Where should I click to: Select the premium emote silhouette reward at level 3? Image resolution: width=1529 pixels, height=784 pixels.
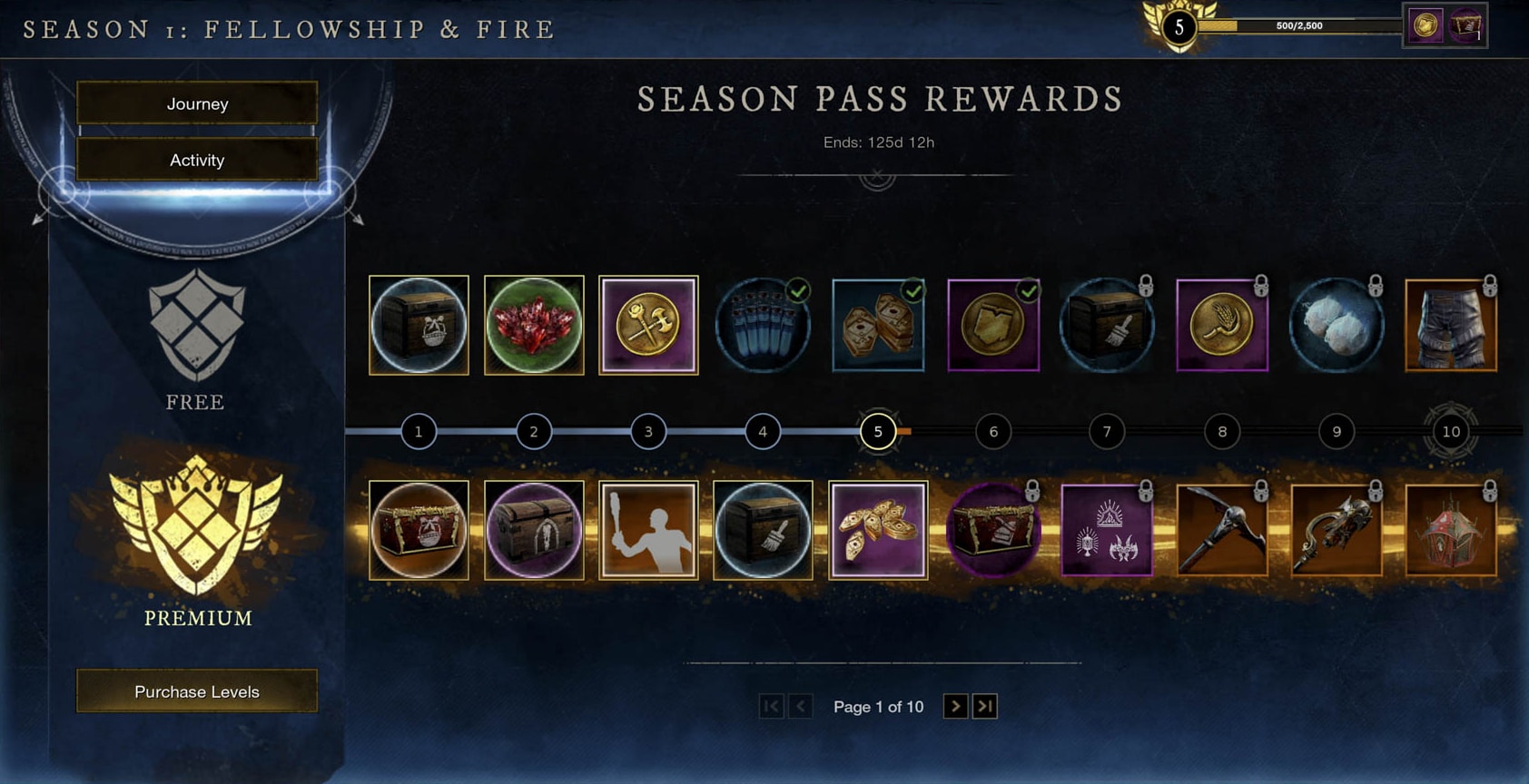(x=648, y=530)
